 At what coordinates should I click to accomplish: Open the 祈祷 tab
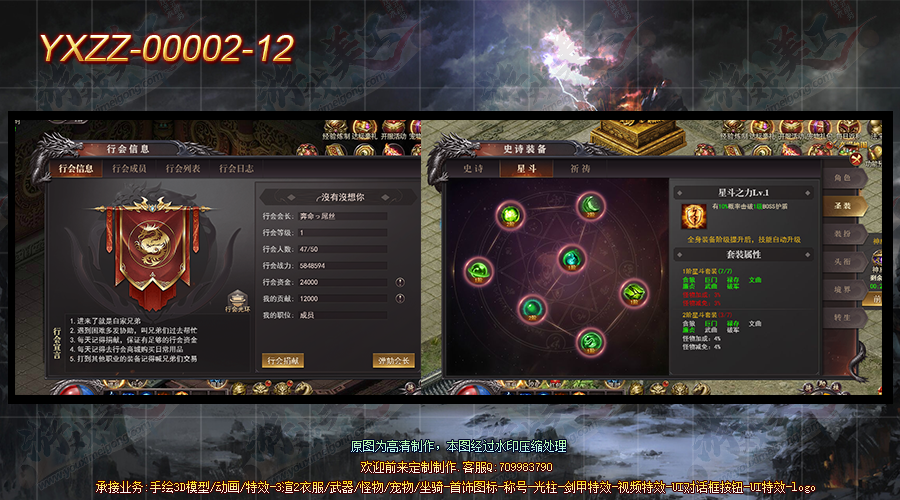[x=581, y=169]
